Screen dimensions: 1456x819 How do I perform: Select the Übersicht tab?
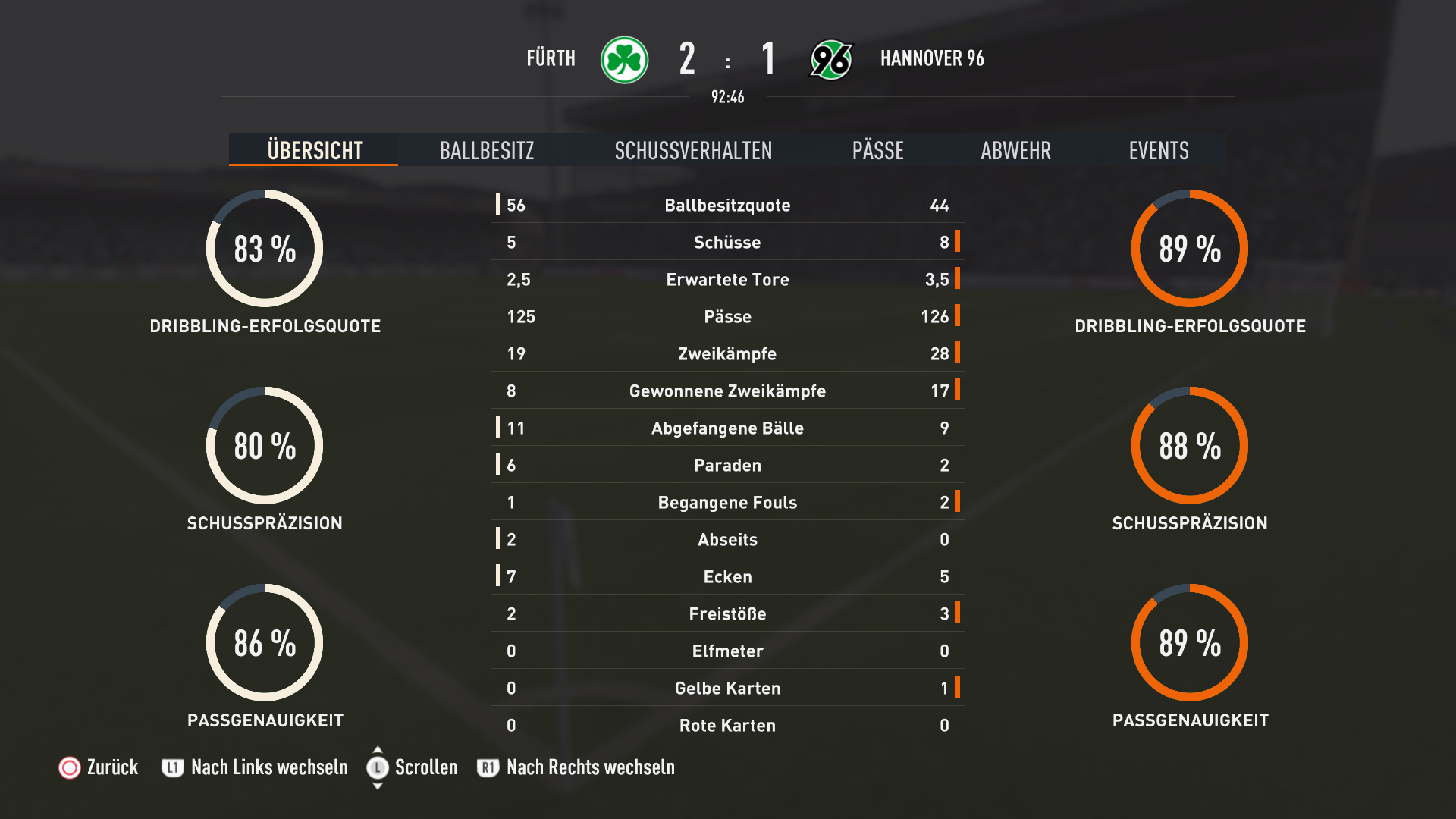(x=315, y=150)
